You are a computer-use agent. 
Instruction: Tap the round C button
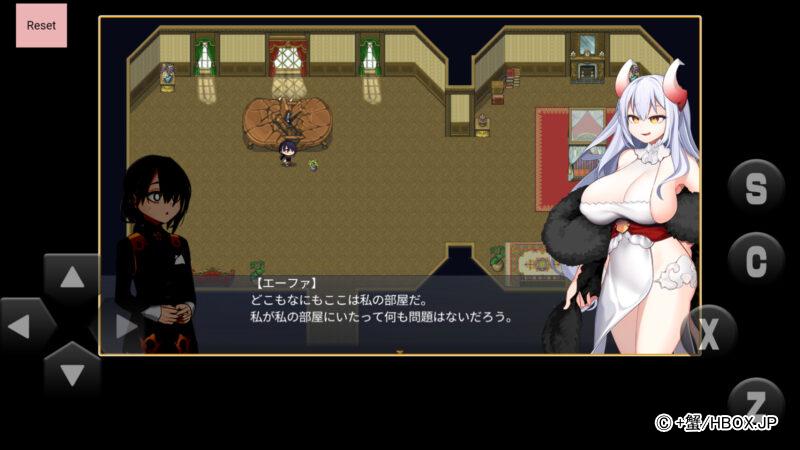tap(756, 260)
